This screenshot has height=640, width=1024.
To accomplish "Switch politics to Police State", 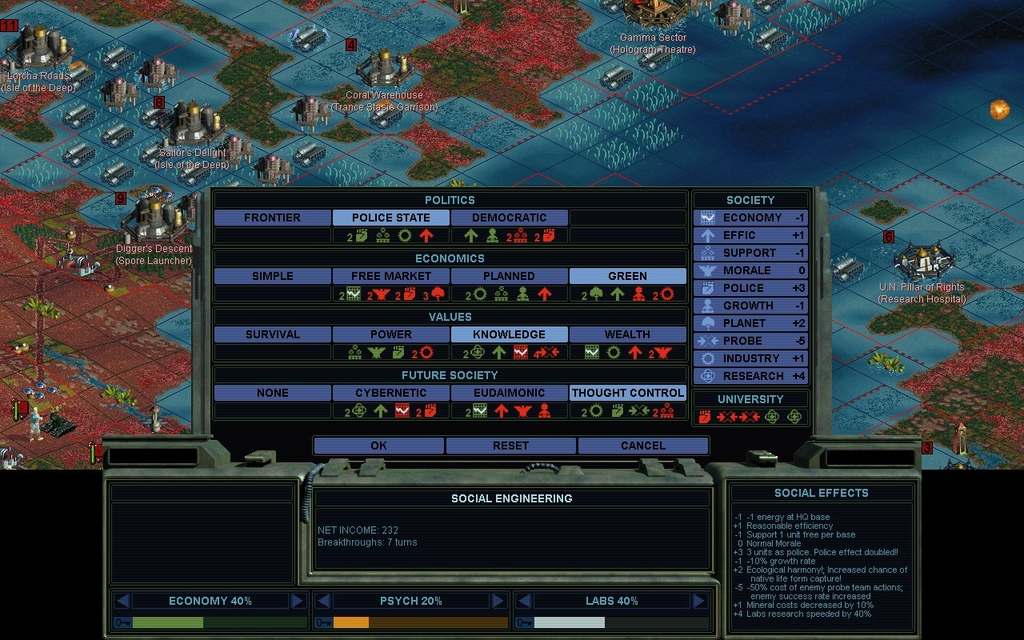I will pos(391,217).
